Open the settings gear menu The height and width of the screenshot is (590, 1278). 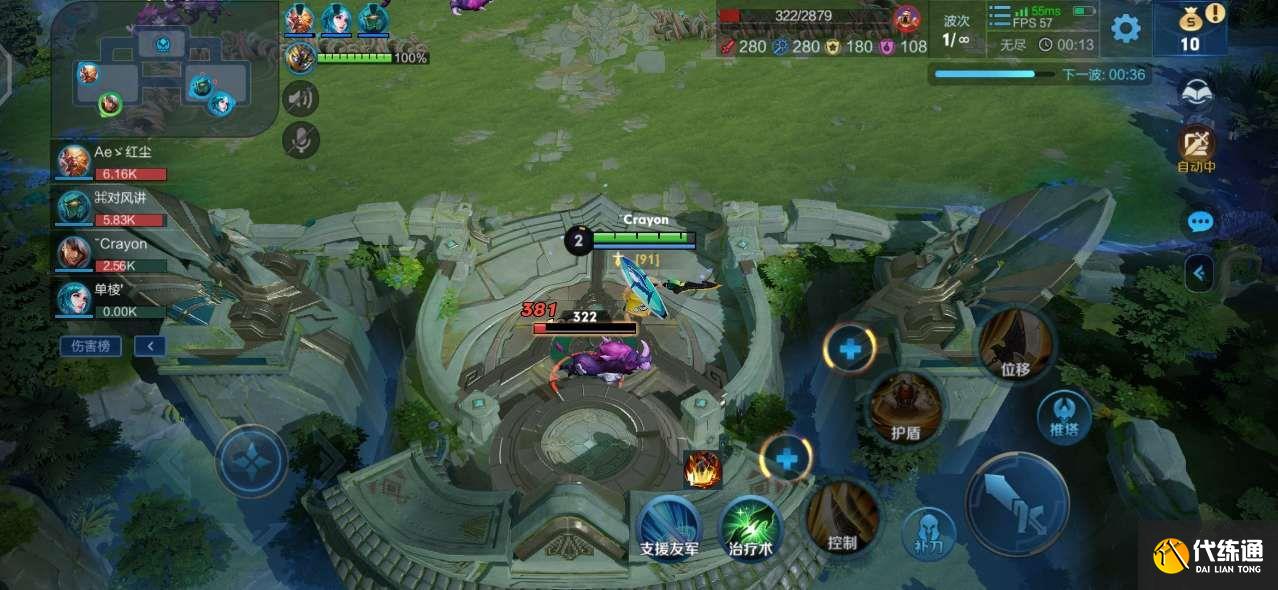click(x=1126, y=28)
